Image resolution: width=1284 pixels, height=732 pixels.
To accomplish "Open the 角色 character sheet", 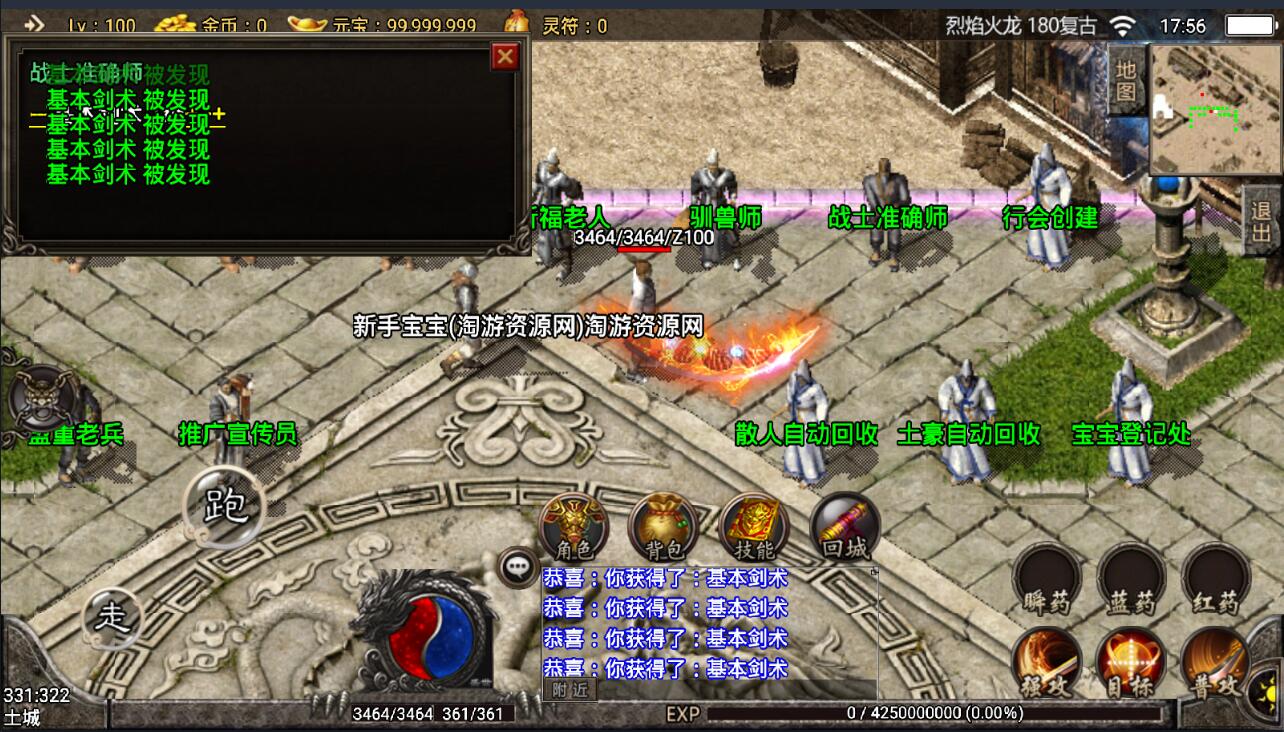I will click(x=573, y=527).
